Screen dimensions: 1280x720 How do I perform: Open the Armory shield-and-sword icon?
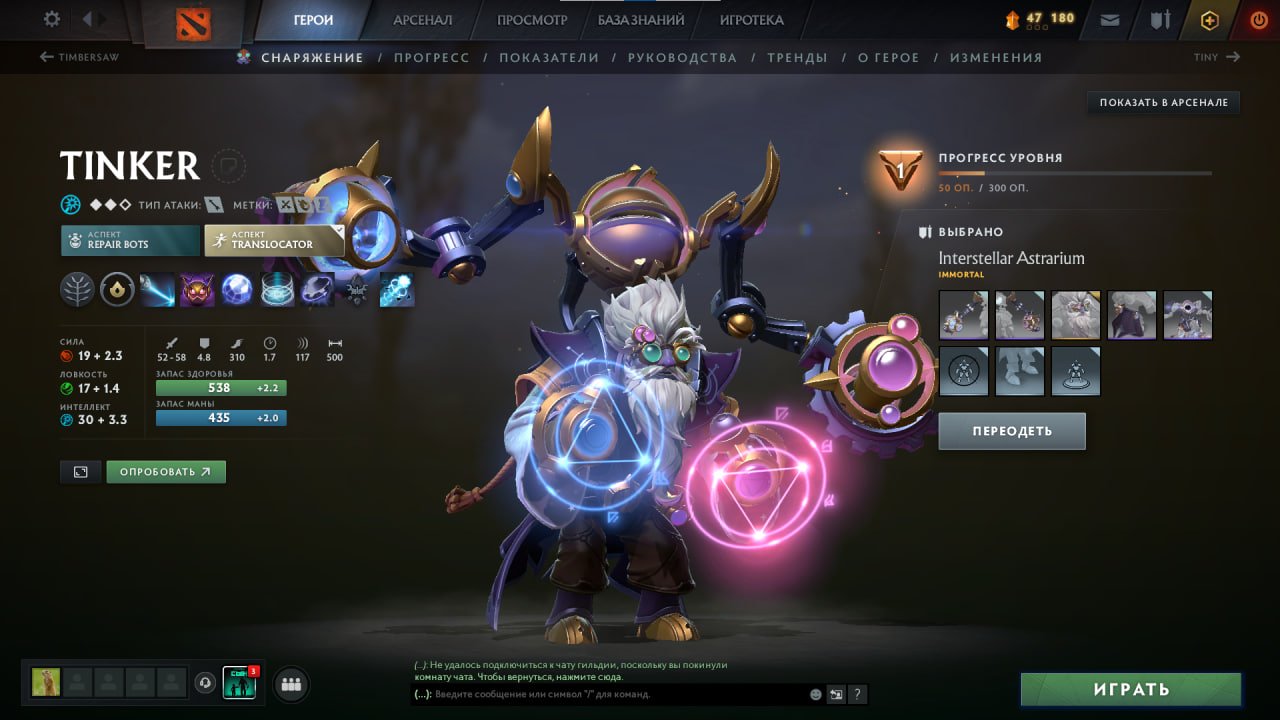tap(1159, 19)
